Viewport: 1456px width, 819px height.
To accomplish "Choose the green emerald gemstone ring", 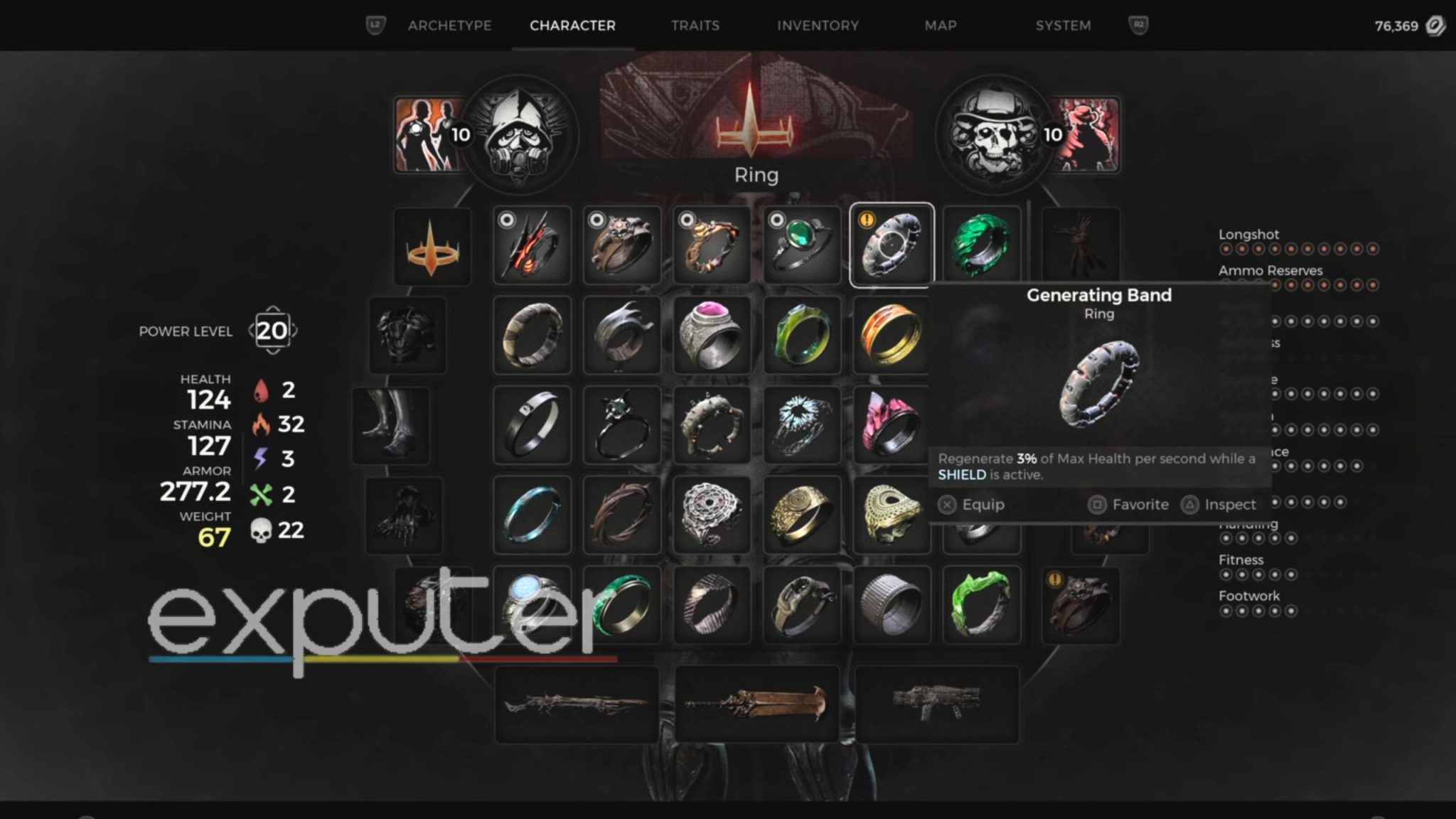I will (801, 245).
